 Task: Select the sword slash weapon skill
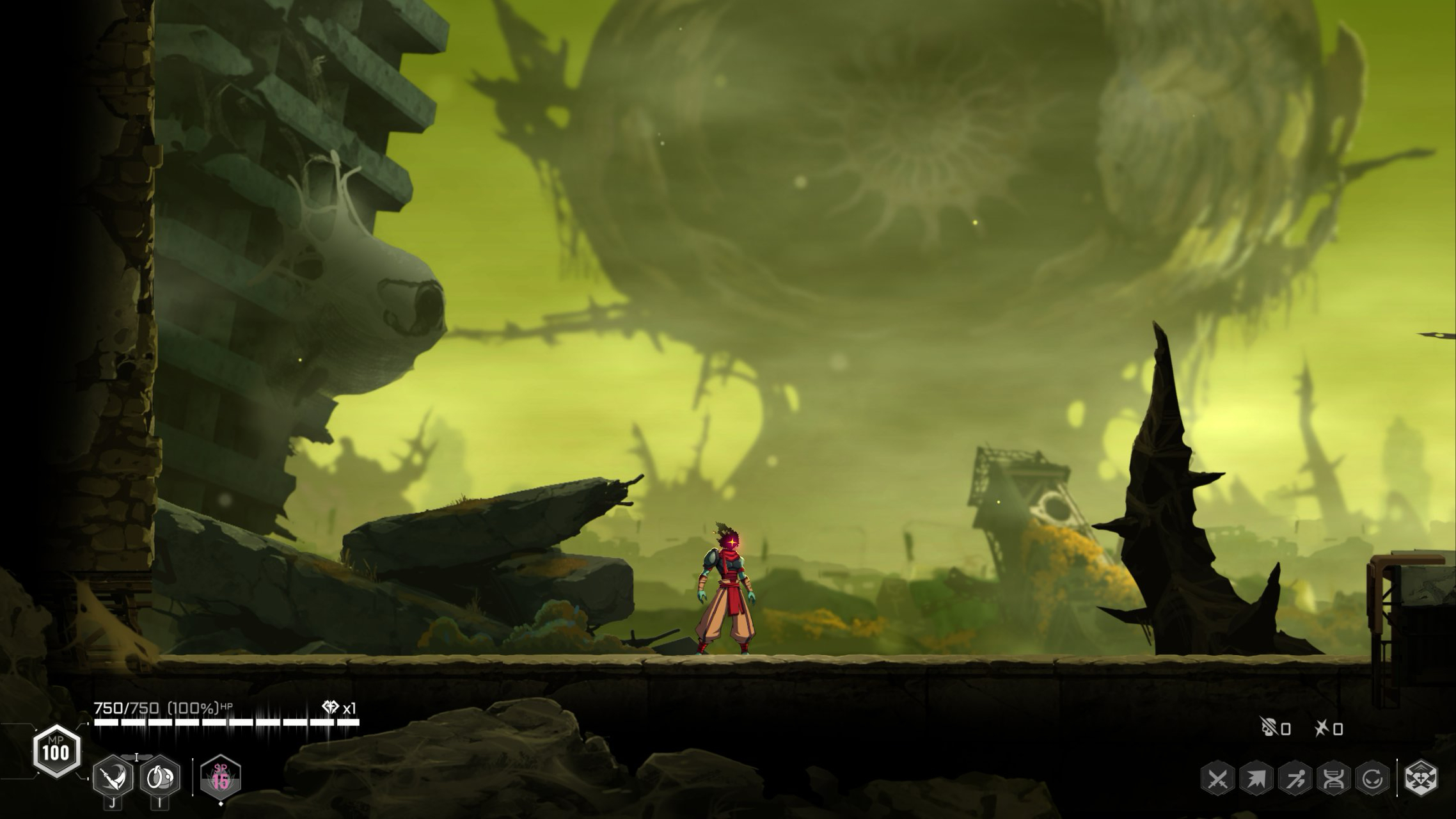point(113,777)
